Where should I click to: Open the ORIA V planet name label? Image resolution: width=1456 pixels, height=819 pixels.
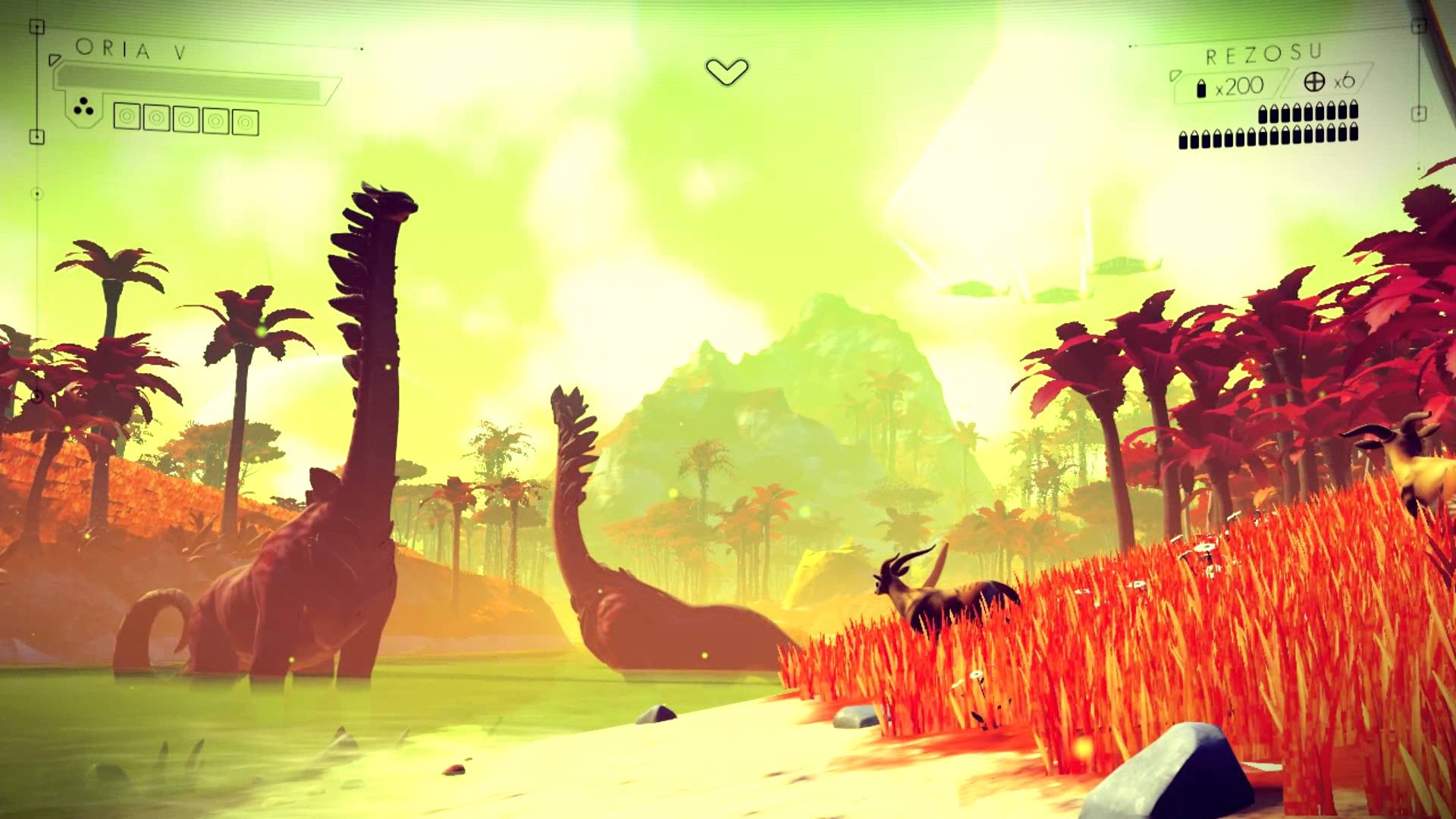pos(130,49)
